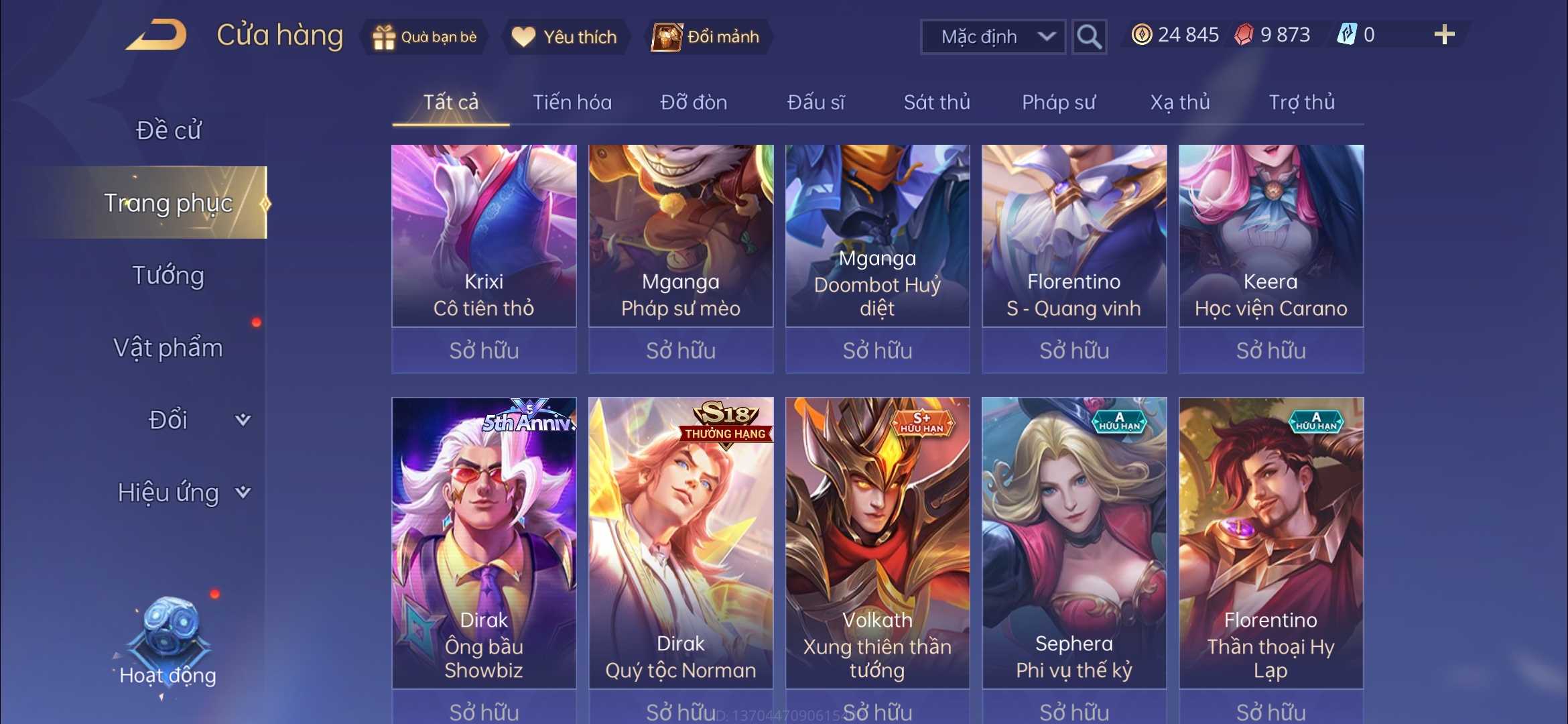
Task: Click the magnifying glass search button
Action: click(1088, 37)
